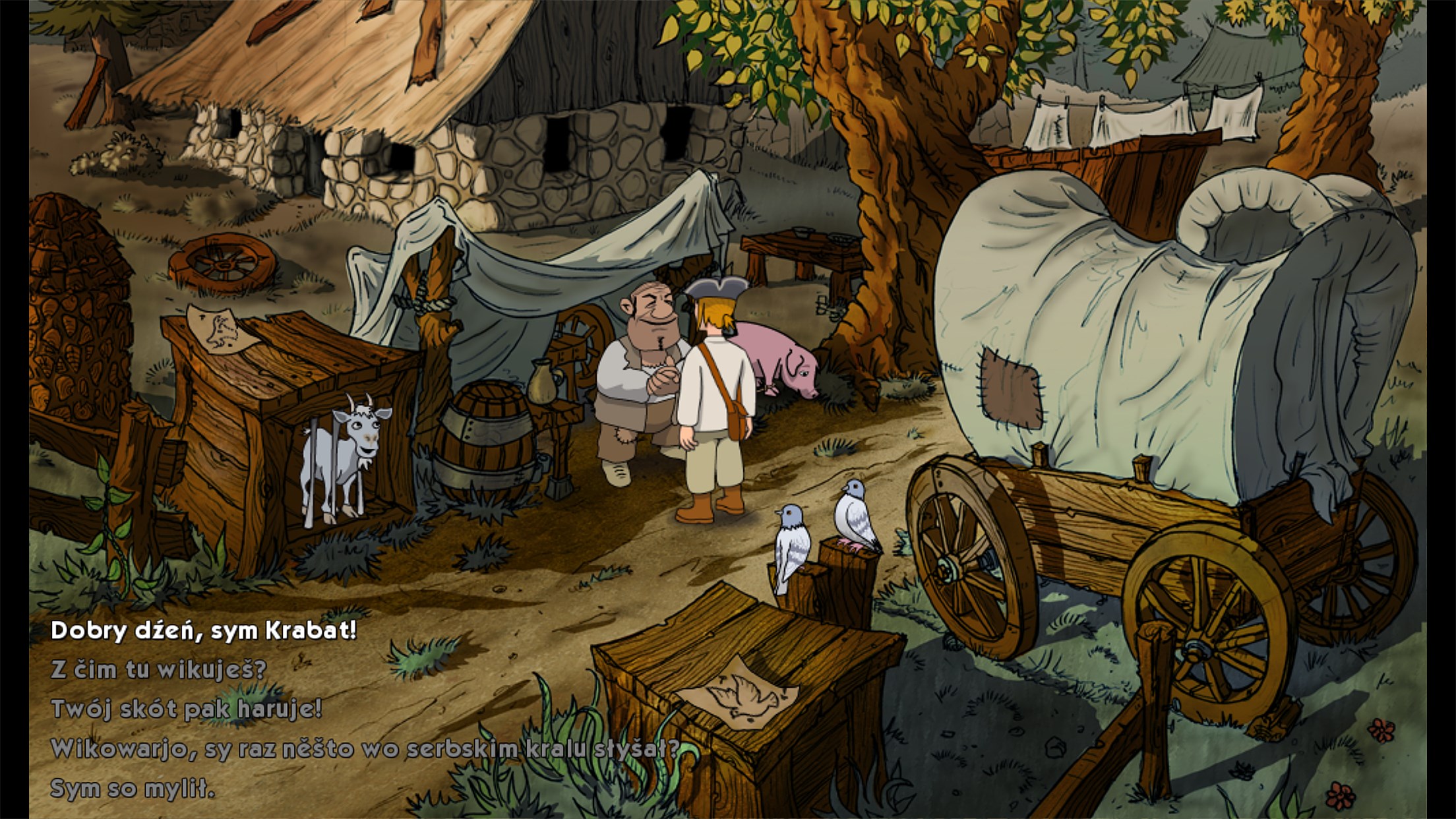Choose the greeting "Dobry dźeń, sym Krabat!"
Screen dimensions: 1456x819
pos(204,630)
